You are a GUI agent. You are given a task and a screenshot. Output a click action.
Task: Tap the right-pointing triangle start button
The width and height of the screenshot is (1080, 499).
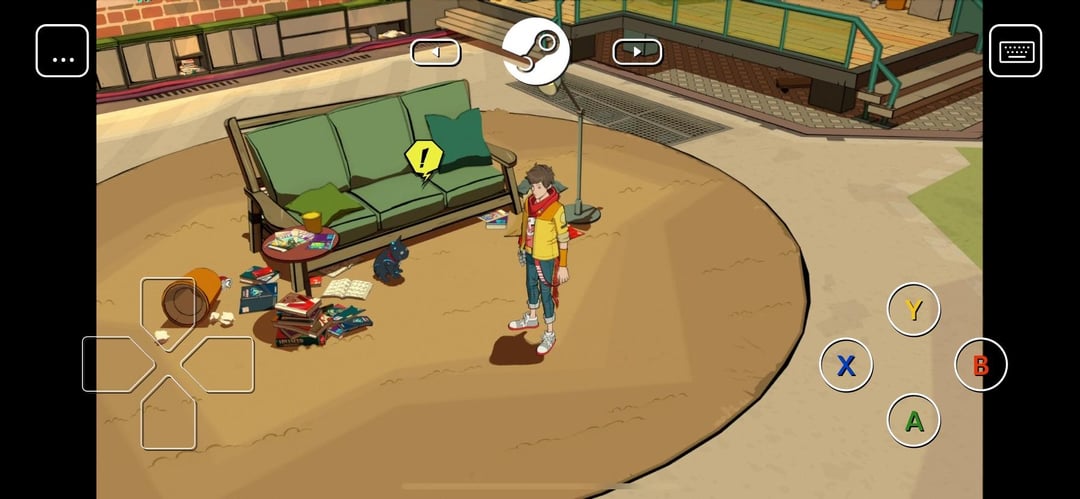[x=637, y=52]
